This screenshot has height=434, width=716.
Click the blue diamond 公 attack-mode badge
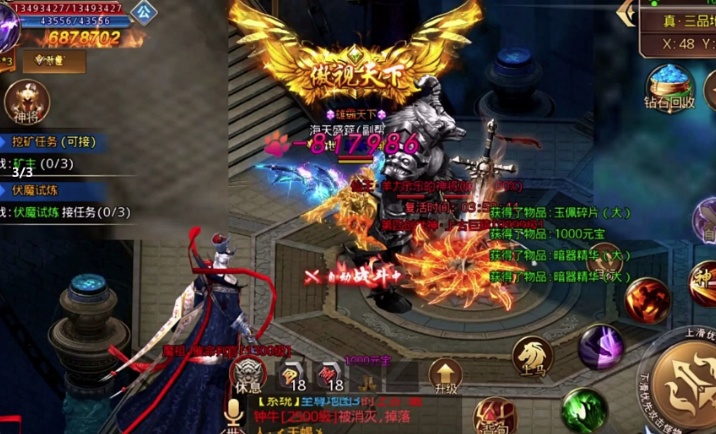145,12
